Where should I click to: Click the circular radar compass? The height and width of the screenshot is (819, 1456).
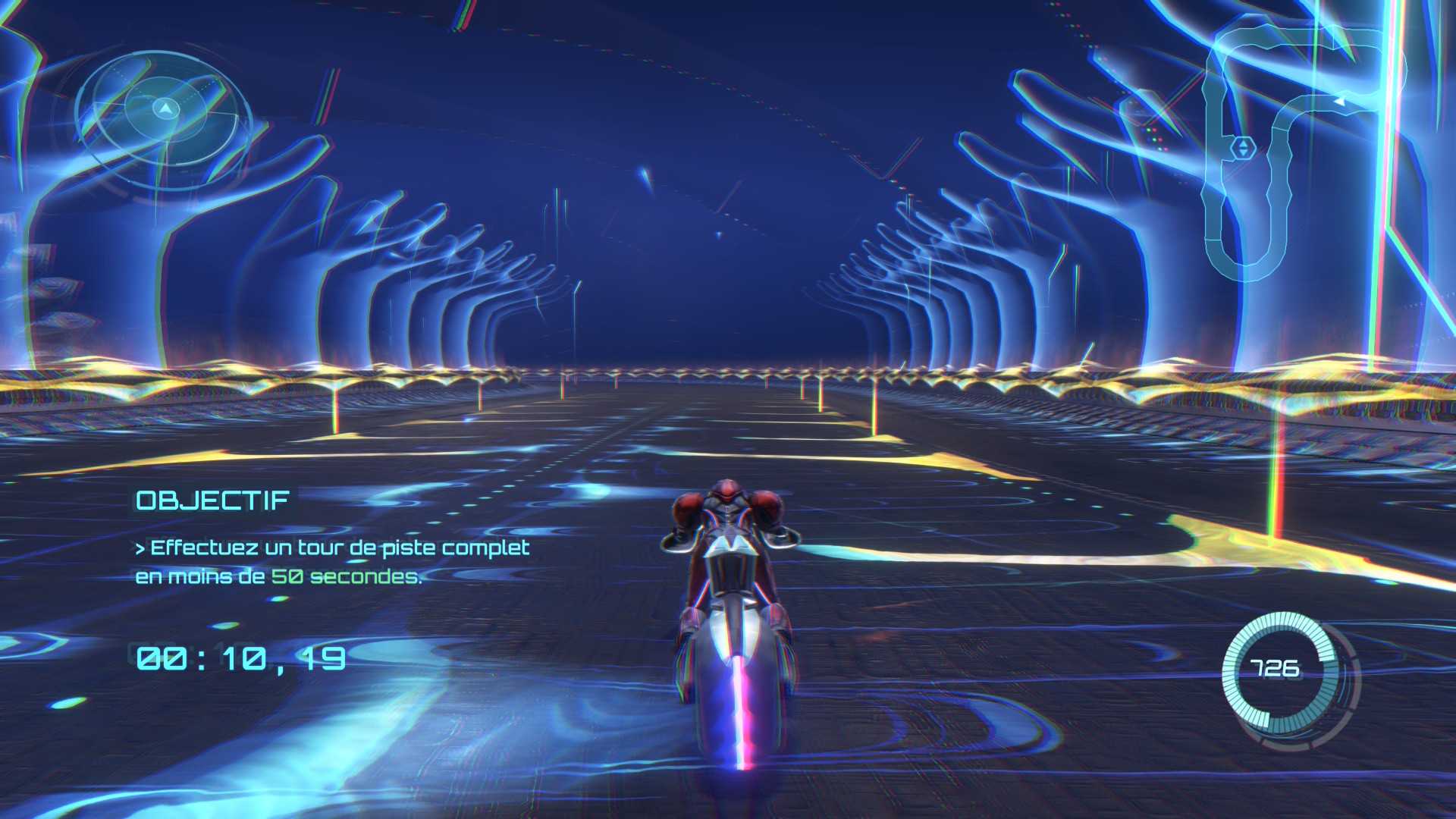(165, 110)
